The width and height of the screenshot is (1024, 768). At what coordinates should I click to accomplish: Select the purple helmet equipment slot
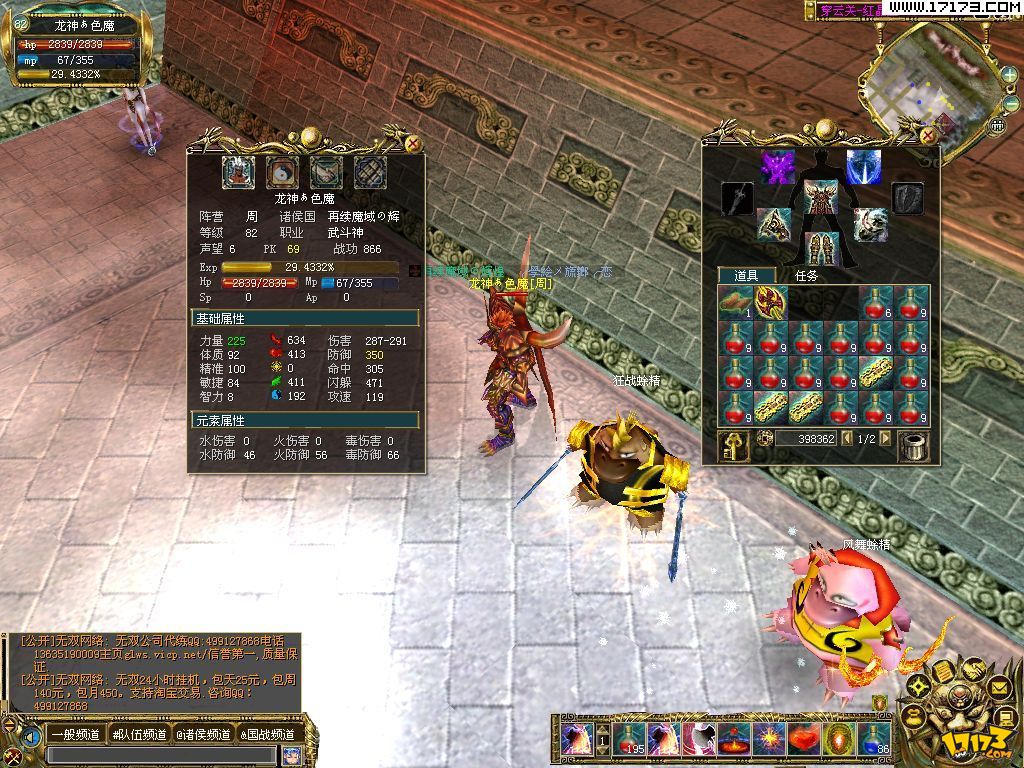pos(777,166)
